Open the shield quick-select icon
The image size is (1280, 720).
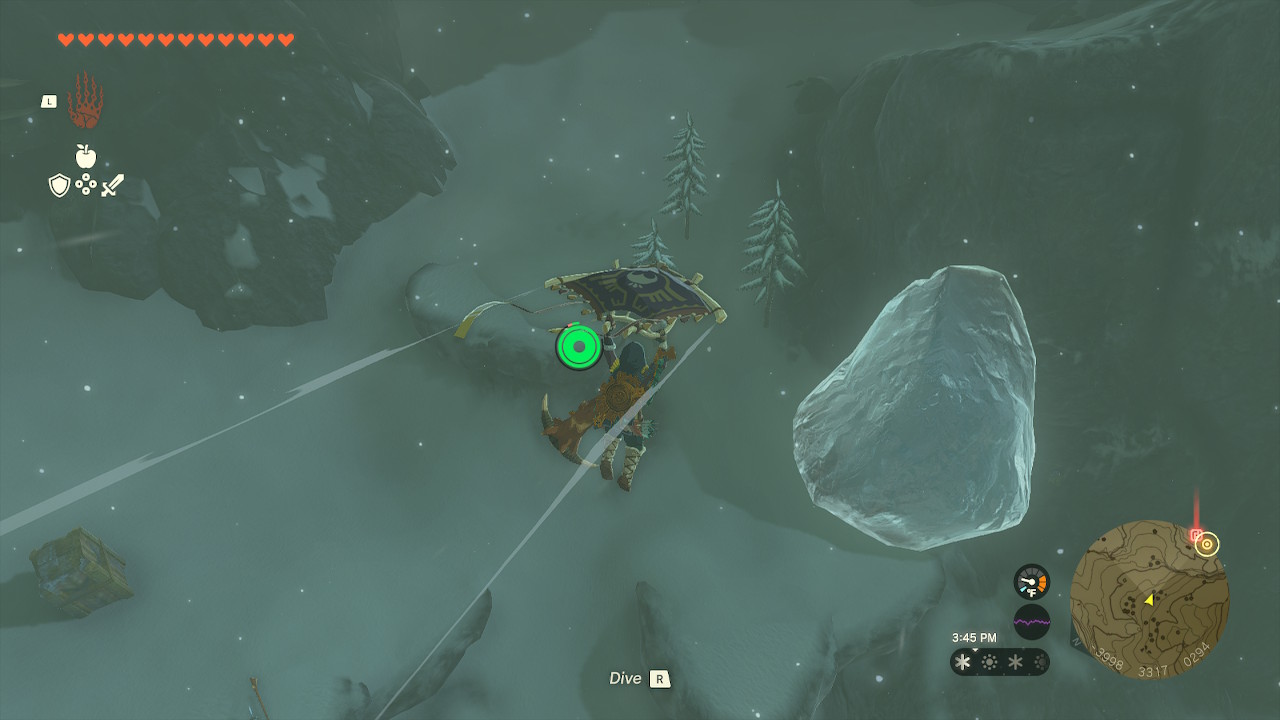[x=59, y=185]
